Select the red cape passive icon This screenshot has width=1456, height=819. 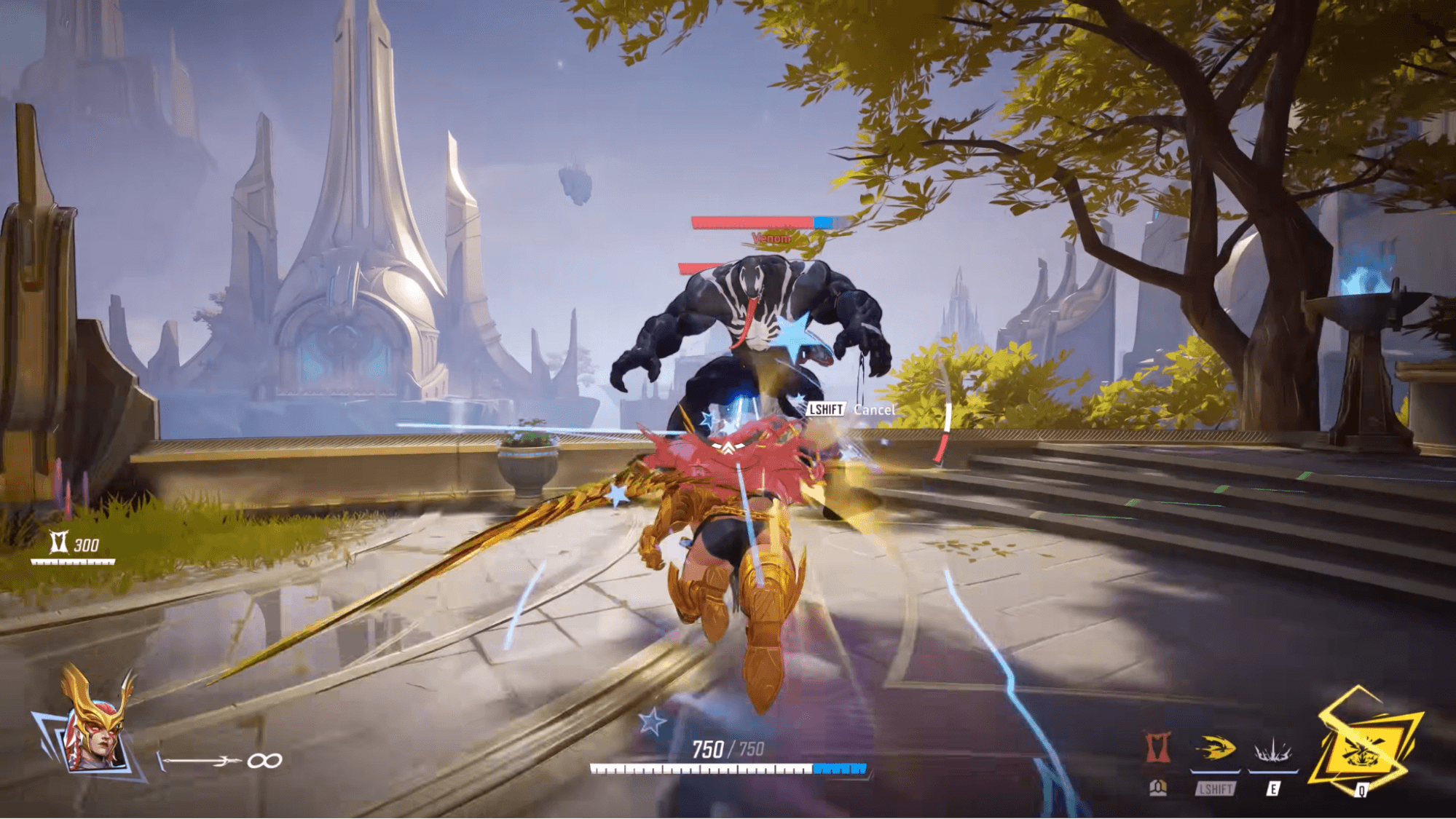click(1157, 748)
